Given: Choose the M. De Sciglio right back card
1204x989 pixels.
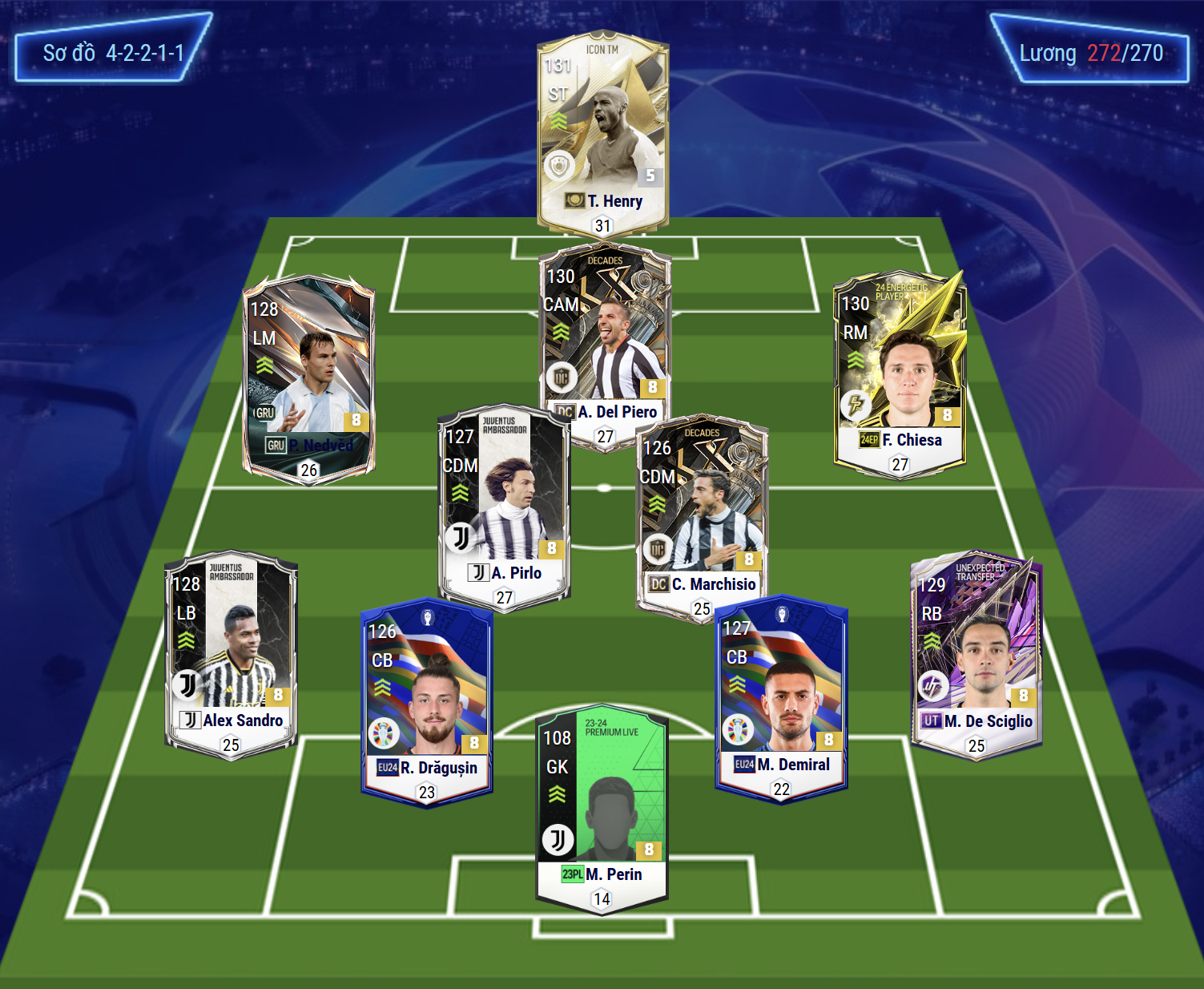Looking at the screenshot, I should (x=976, y=653).
